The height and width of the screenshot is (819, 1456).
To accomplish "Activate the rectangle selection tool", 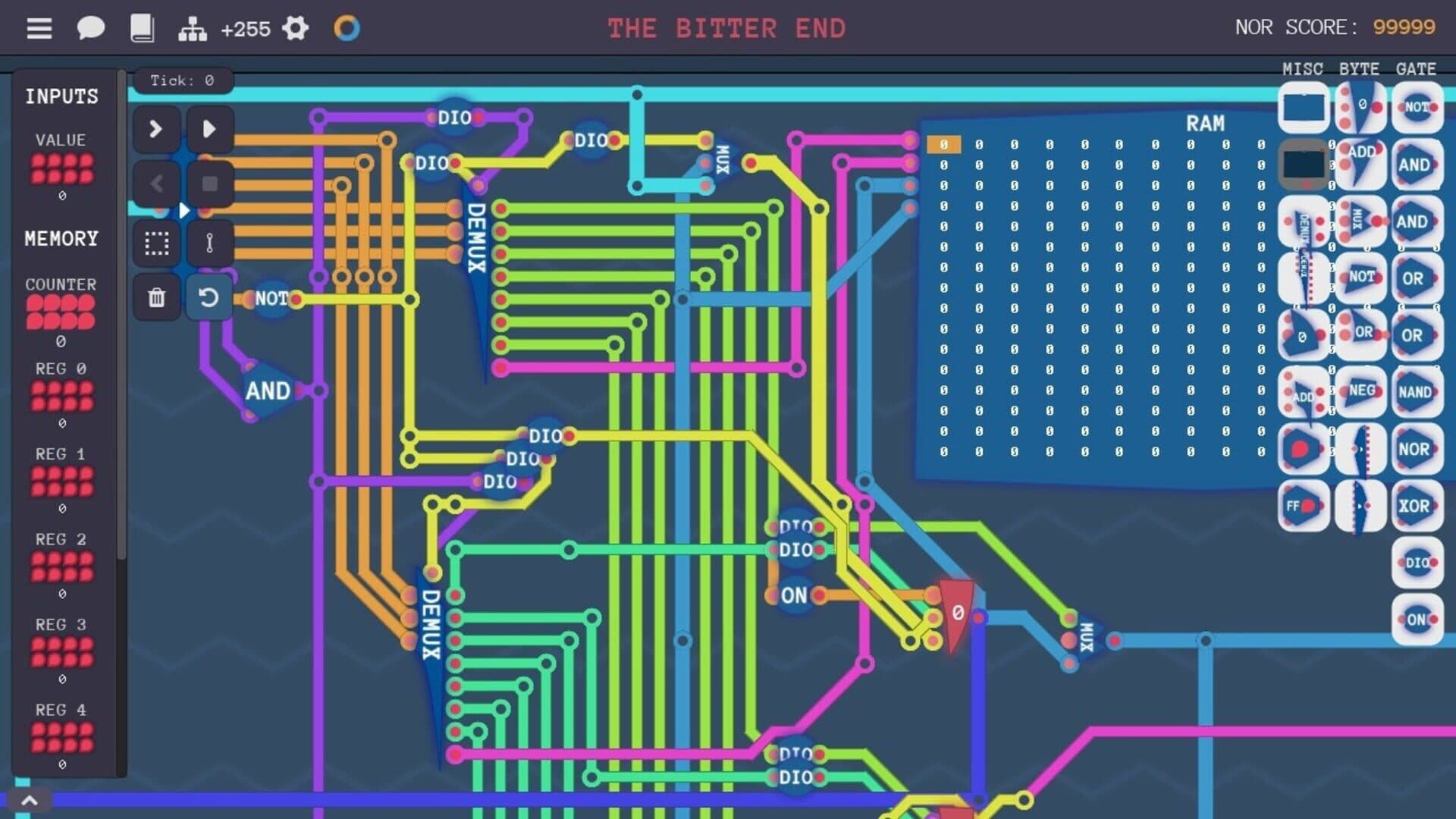I will pos(156,243).
